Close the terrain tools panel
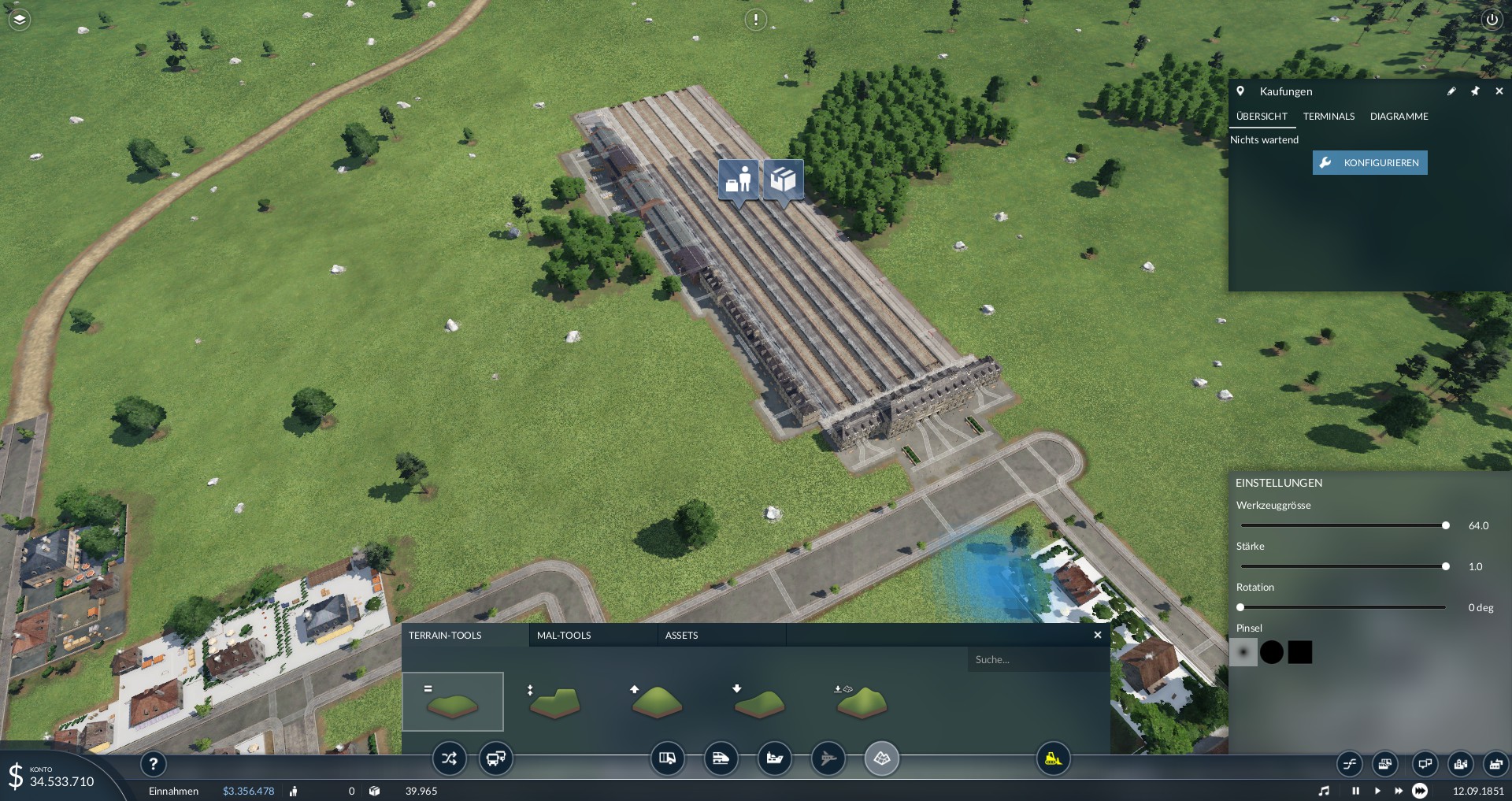The width and height of the screenshot is (1512, 801). (x=1098, y=635)
